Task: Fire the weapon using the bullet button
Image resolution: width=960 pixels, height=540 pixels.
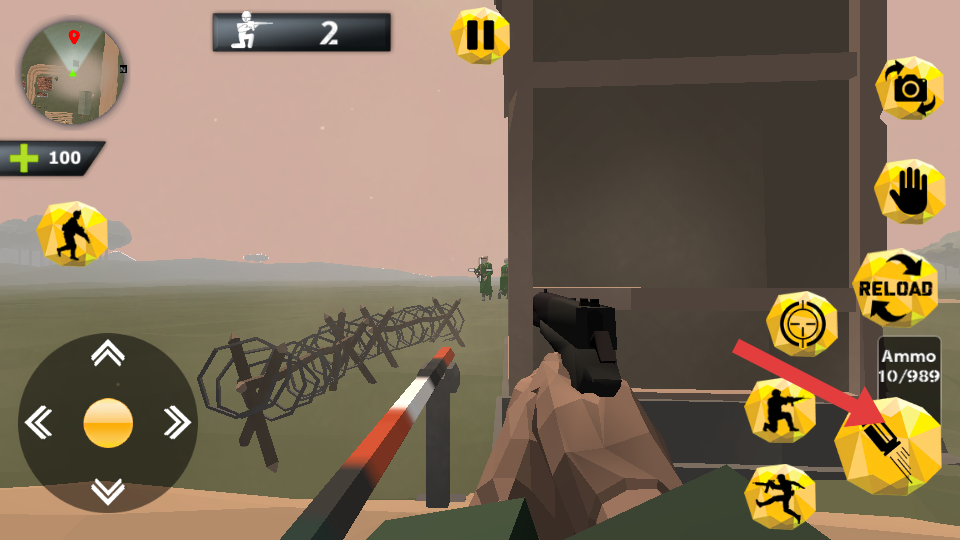Action: pyautogui.click(x=888, y=446)
